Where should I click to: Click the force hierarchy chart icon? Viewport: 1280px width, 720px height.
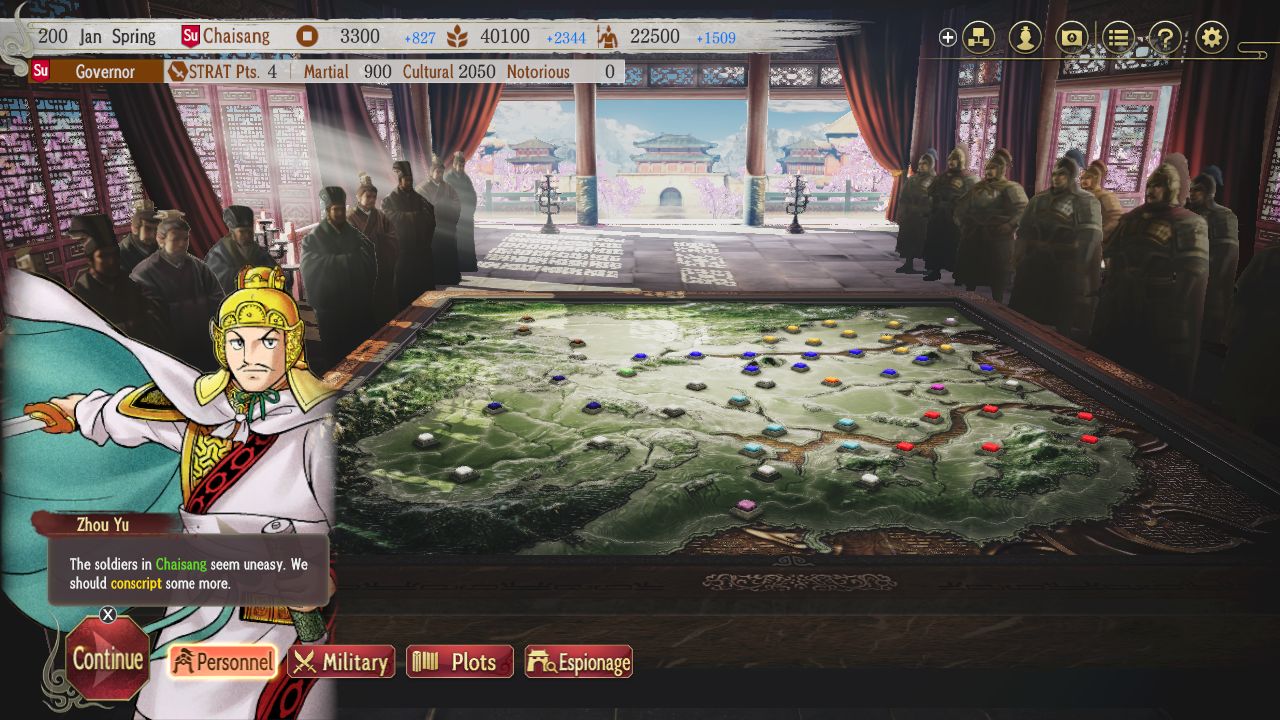coord(978,36)
